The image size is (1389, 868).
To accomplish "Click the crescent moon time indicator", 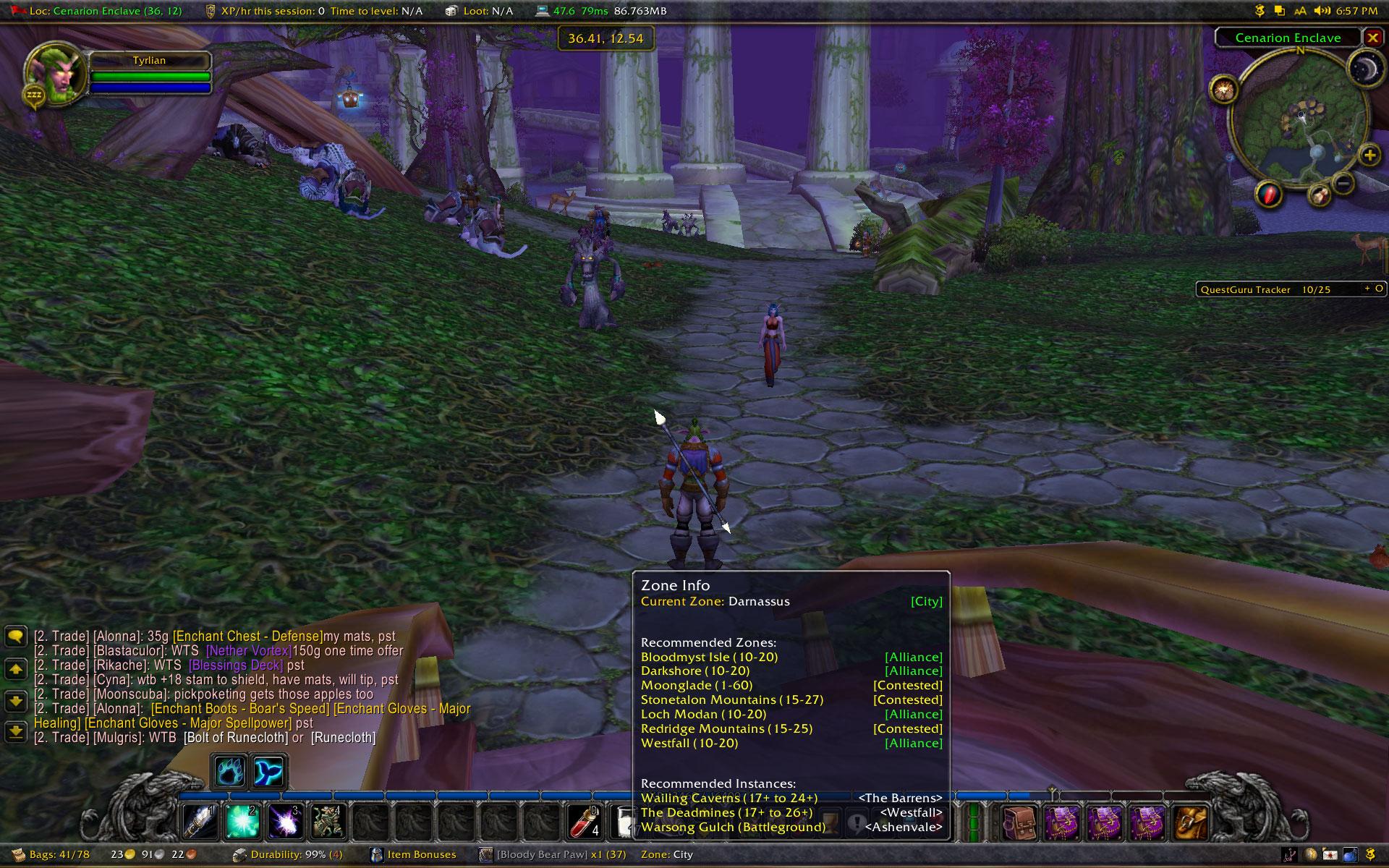I will pyautogui.click(x=1365, y=69).
